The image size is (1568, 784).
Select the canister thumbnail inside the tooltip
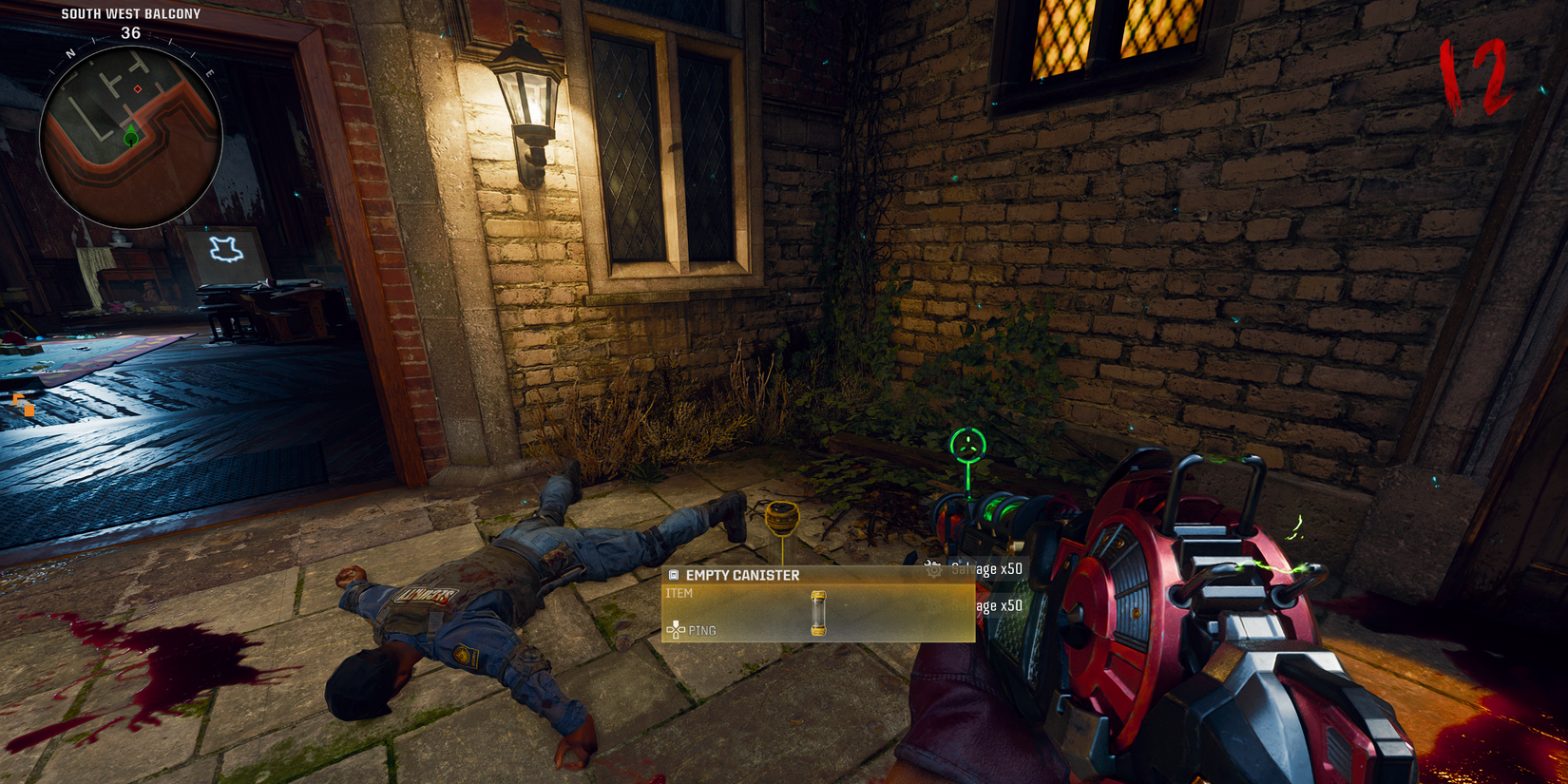pyautogui.click(x=819, y=613)
